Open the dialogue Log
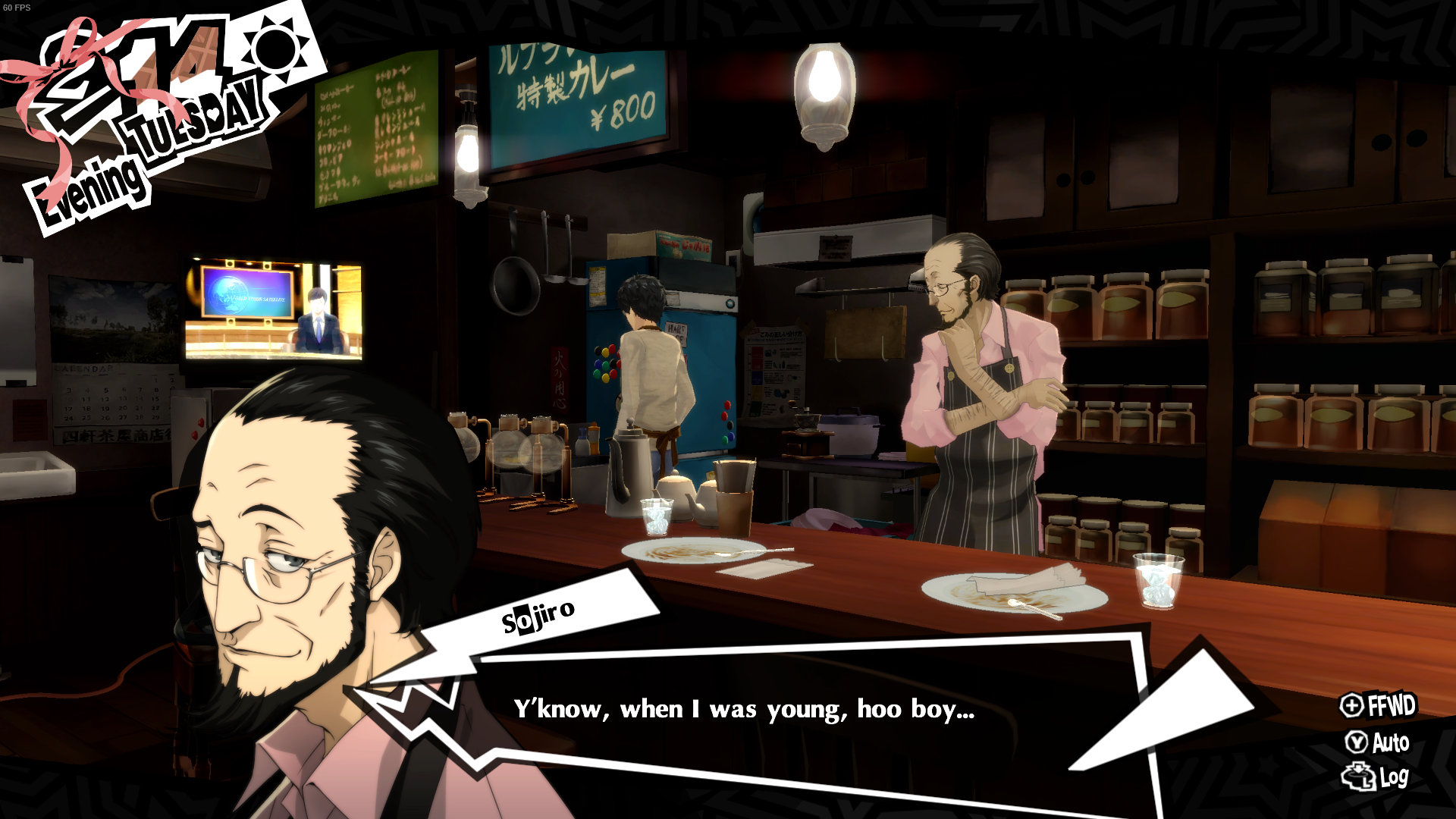The image size is (1456, 819). [x=1376, y=777]
